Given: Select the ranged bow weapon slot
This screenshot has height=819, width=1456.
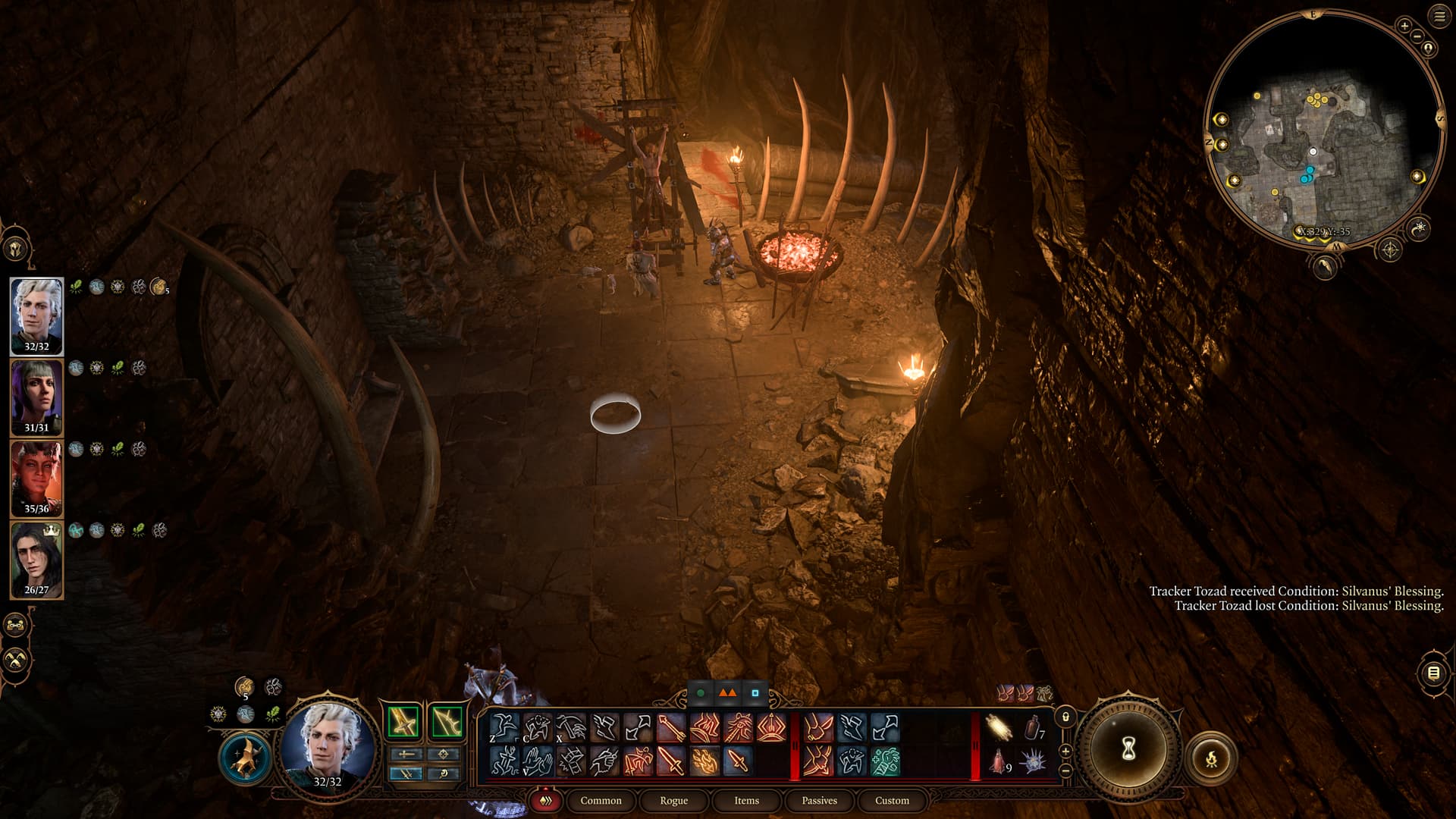Looking at the screenshot, I should (447, 722).
